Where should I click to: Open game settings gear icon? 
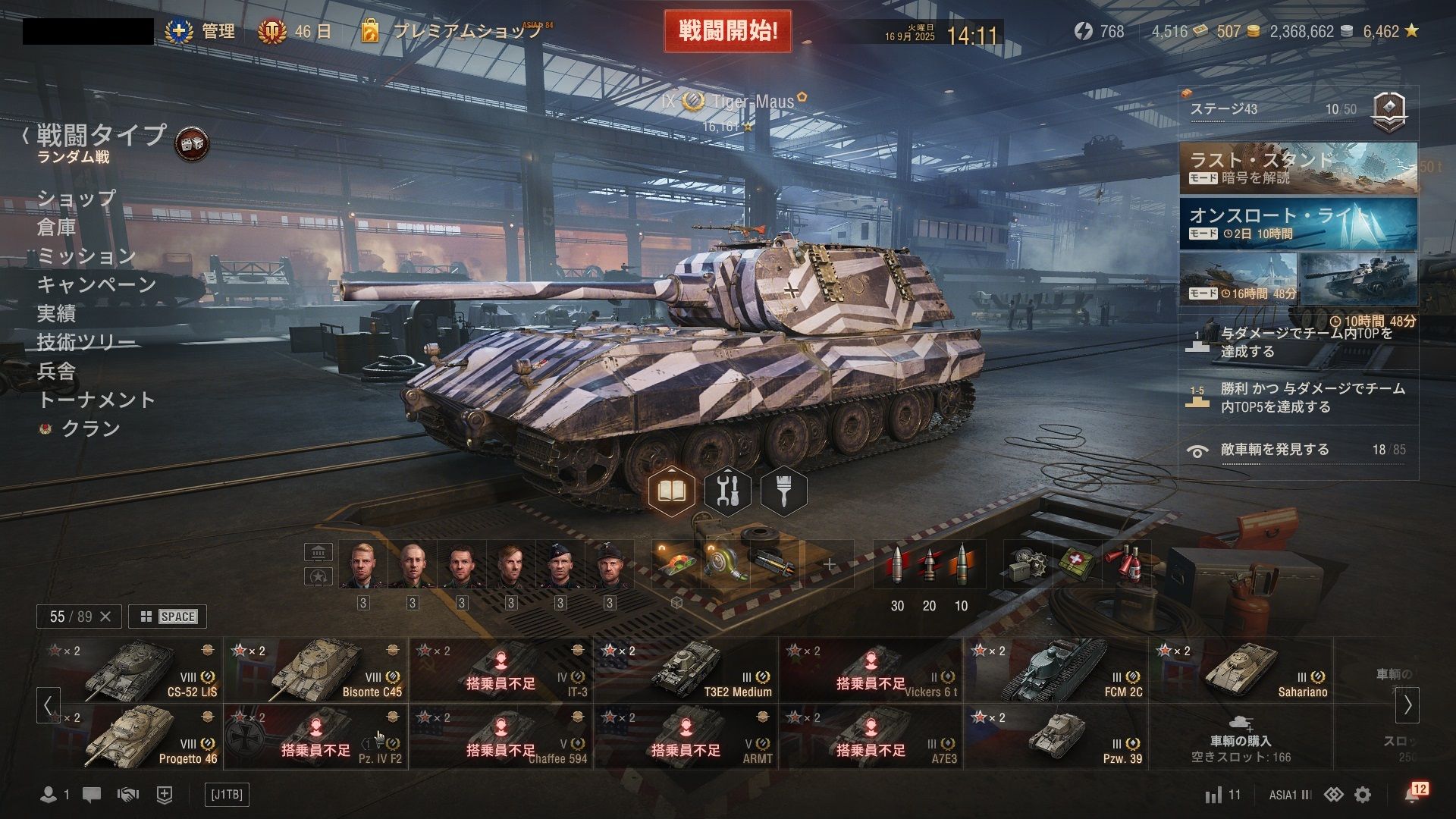[1363, 795]
